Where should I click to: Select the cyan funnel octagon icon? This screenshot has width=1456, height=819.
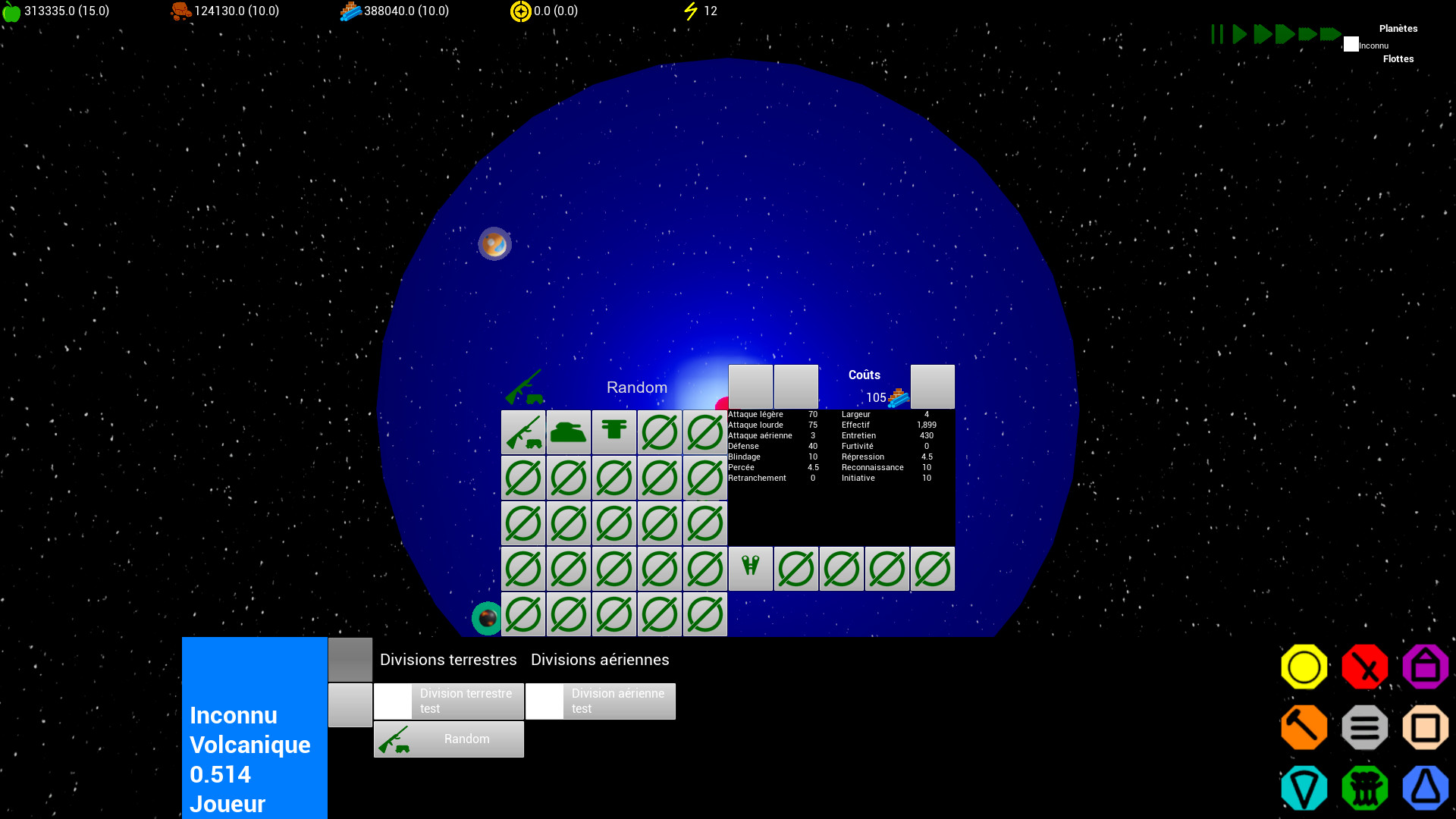[x=1304, y=787]
